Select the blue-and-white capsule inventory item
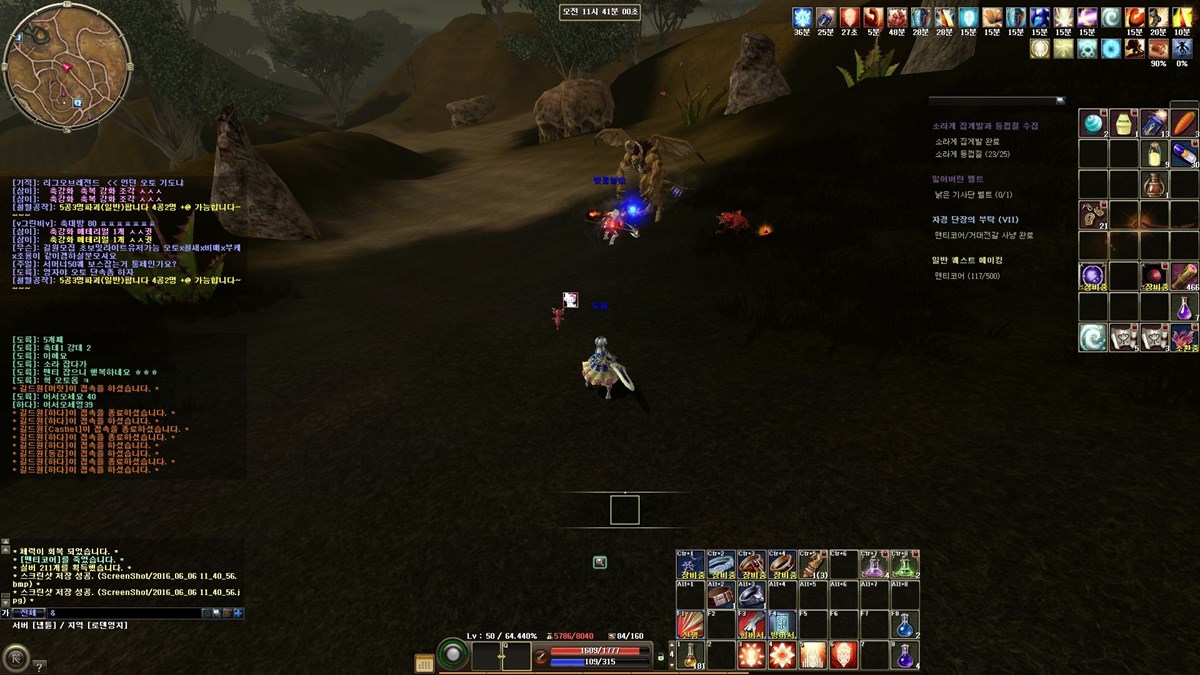The width and height of the screenshot is (1200, 675). tap(1185, 153)
